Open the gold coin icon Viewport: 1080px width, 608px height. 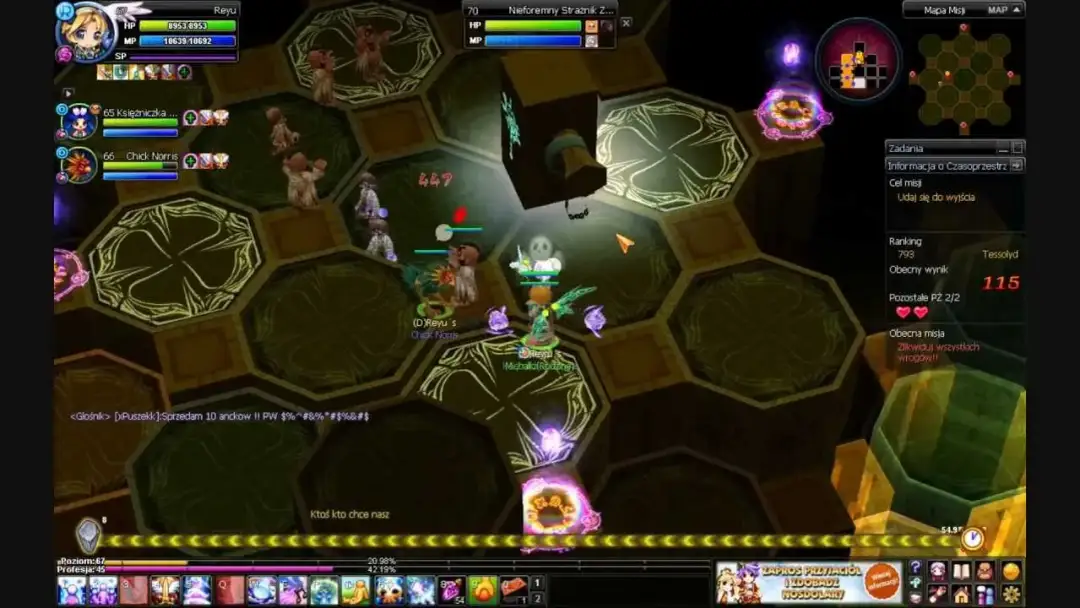pyautogui.click(x=1011, y=571)
